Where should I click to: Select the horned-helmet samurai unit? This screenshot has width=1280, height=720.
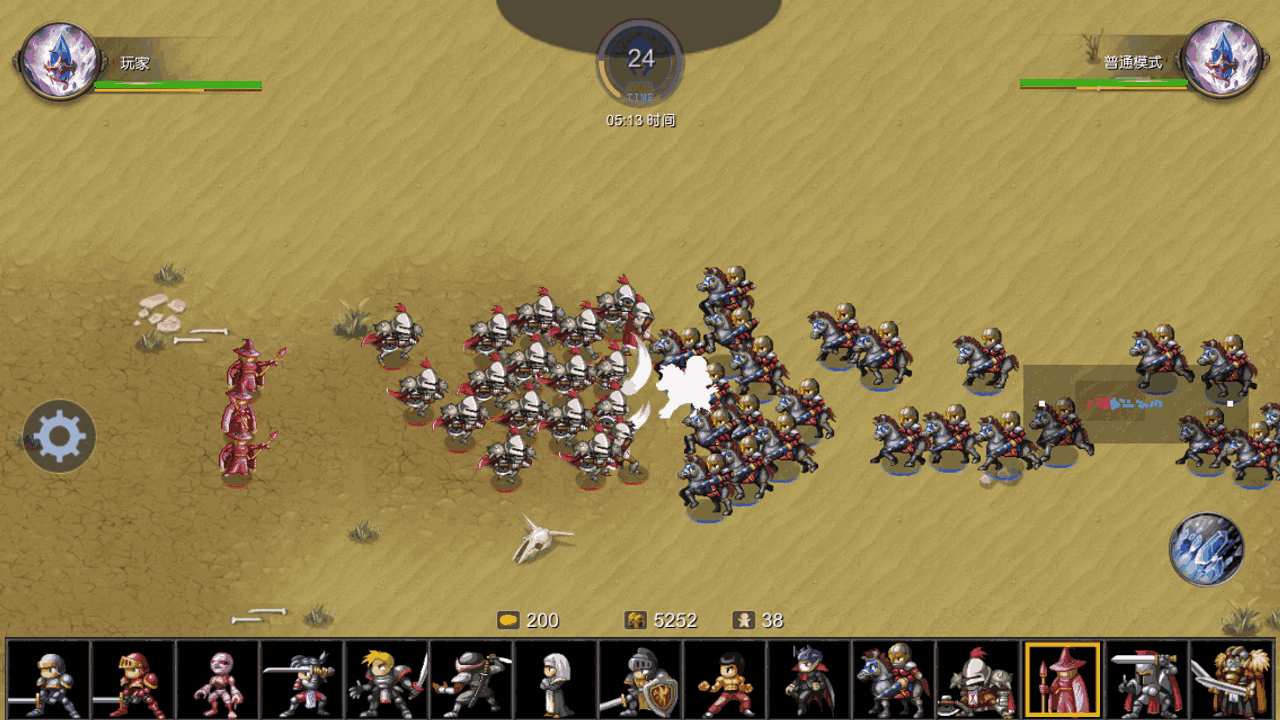[x=302, y=681]
